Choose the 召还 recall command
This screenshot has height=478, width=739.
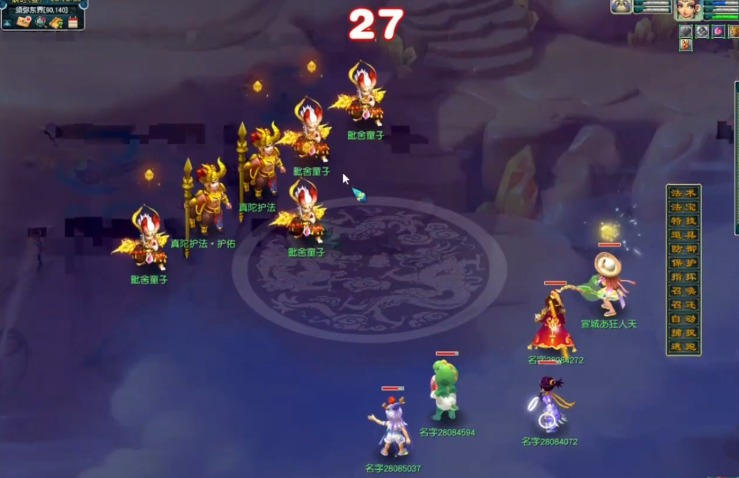pos(684,305)
